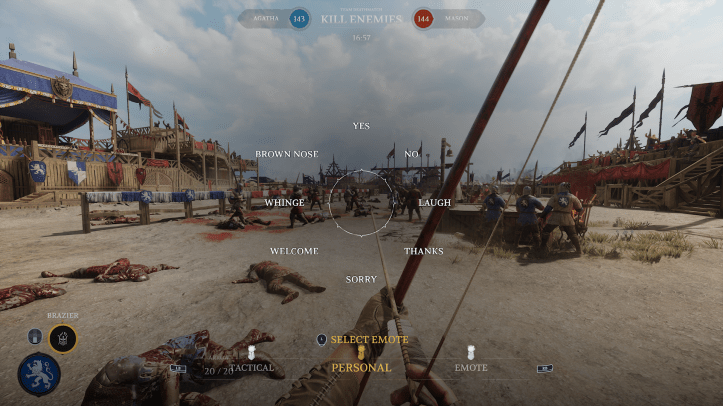This screenshot has height=406, width=723.
Task: Select the Laugh emote
Action: pyautogui.click(x=434, y=202)
